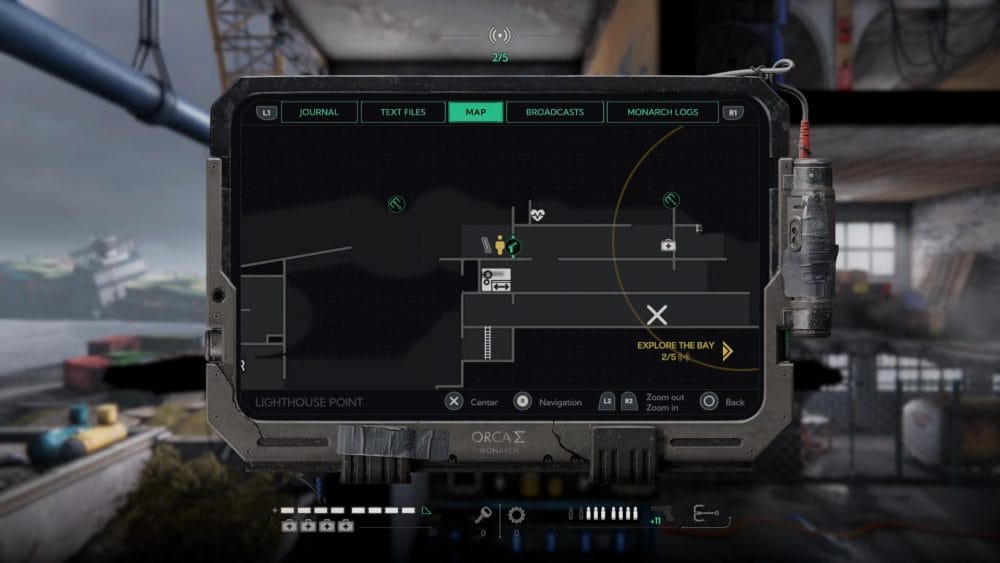Choose the Explore the Bay objective marker
This screenshot has height=563, width=1000.
727,351
